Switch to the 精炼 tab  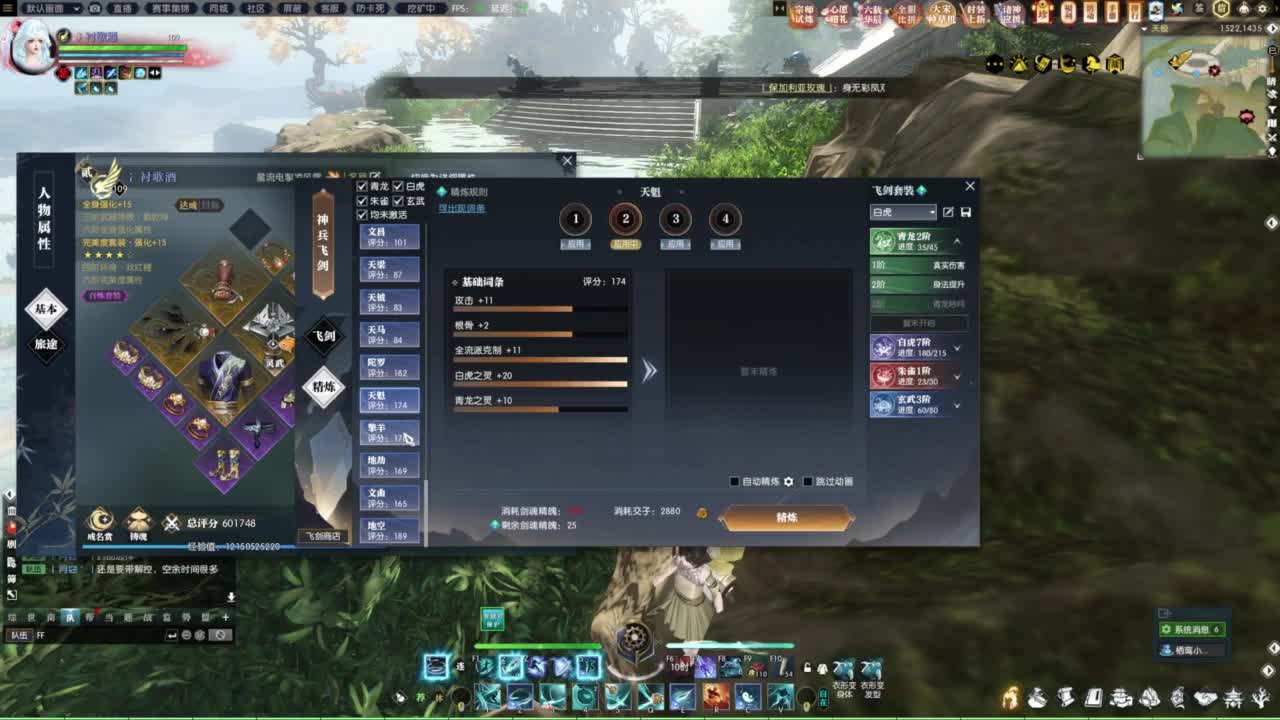click(x=323, y=385)
